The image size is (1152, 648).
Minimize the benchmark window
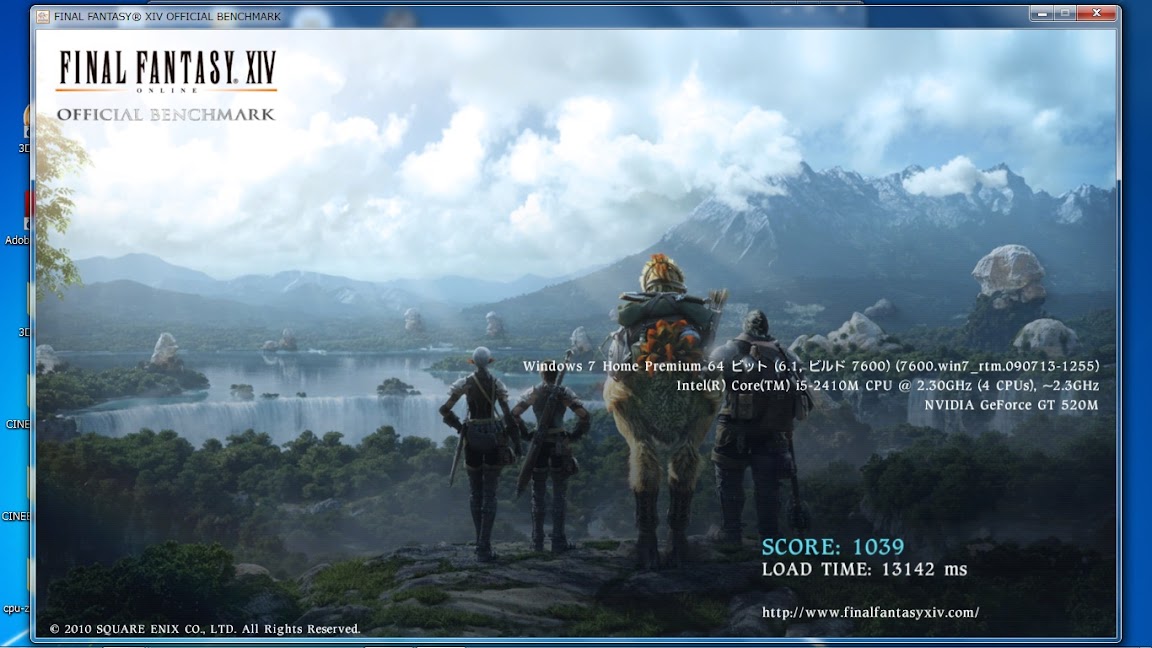[1042, 14]
